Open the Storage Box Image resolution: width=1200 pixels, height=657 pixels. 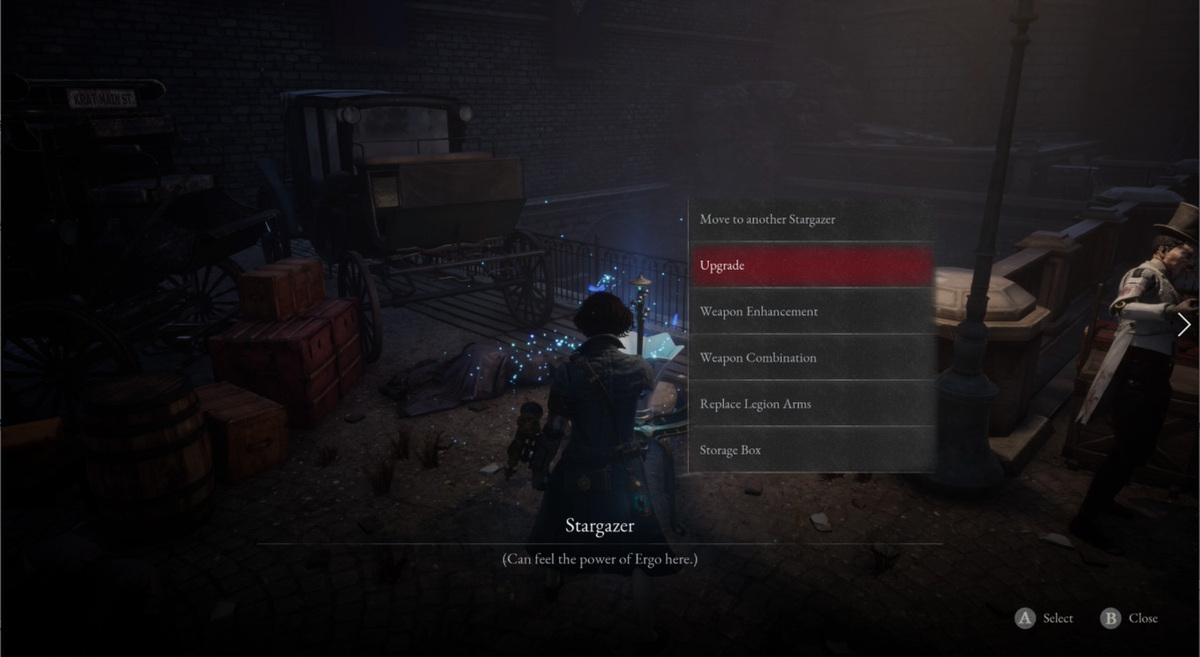pyautogui.click(x=811, y=450)
